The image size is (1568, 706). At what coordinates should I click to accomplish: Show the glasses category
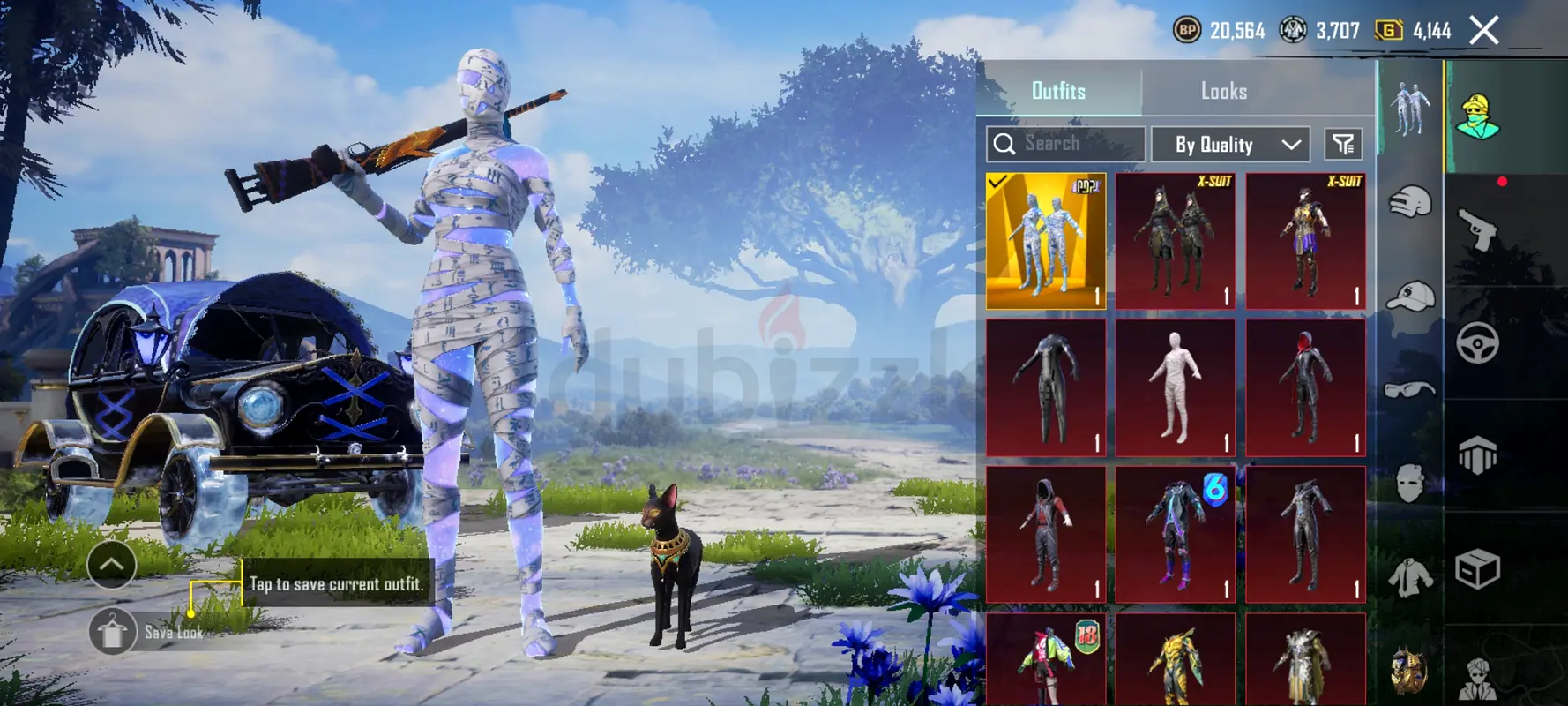[1409, 390]
